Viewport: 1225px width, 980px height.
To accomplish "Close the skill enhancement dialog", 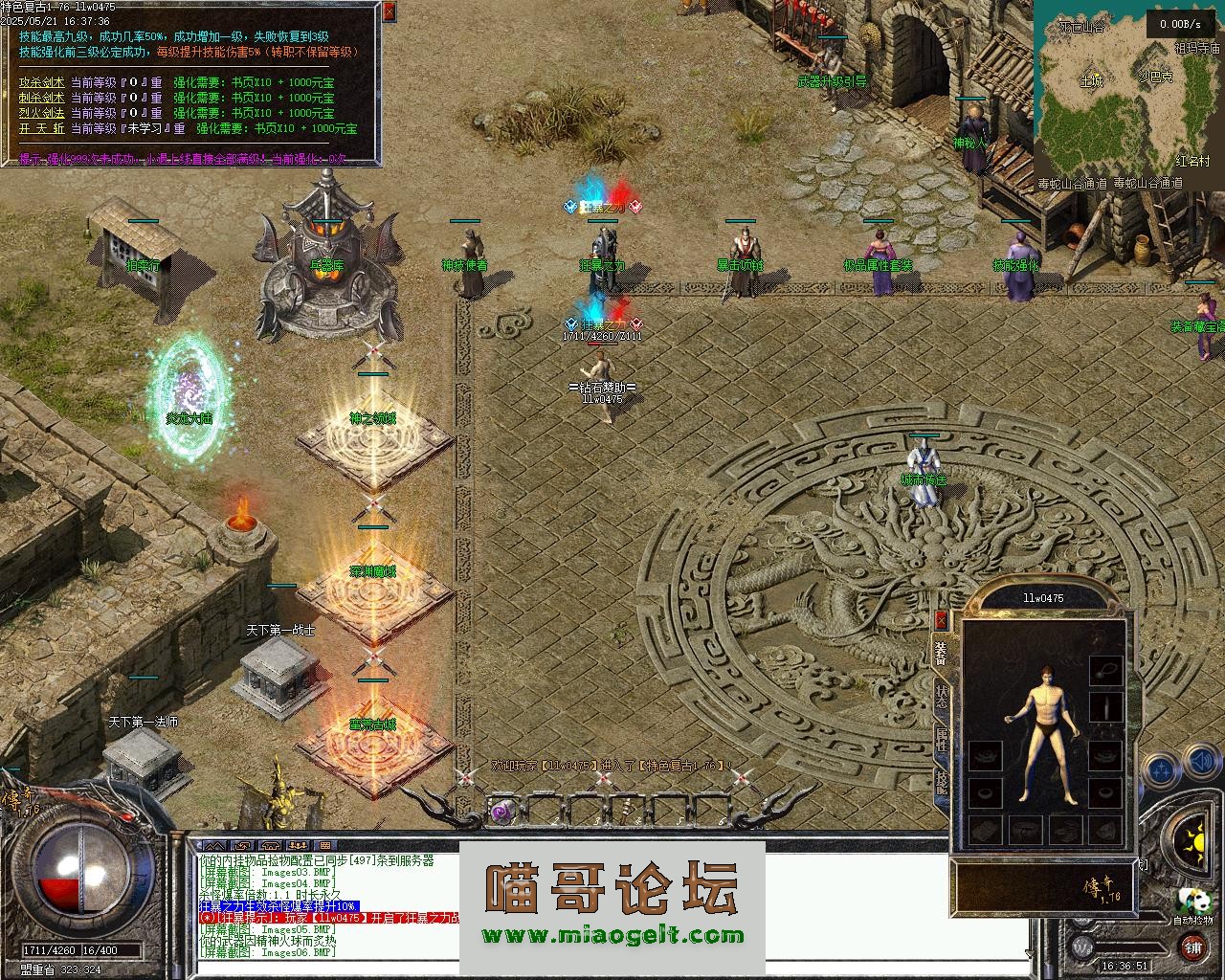I will [389, 11].
